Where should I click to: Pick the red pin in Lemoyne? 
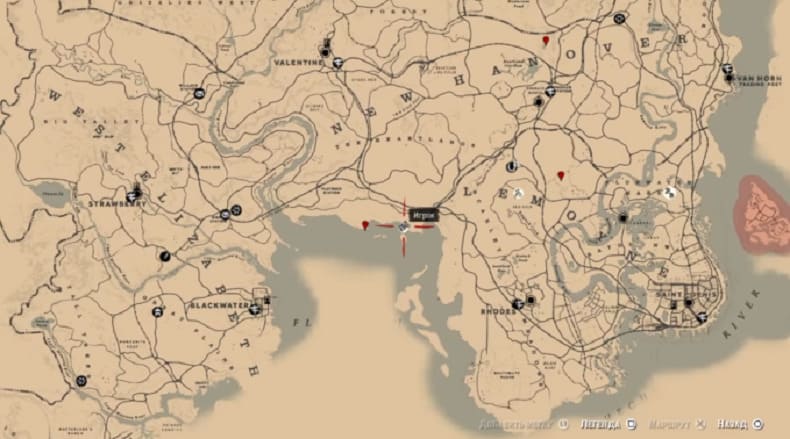coord(562,175)
